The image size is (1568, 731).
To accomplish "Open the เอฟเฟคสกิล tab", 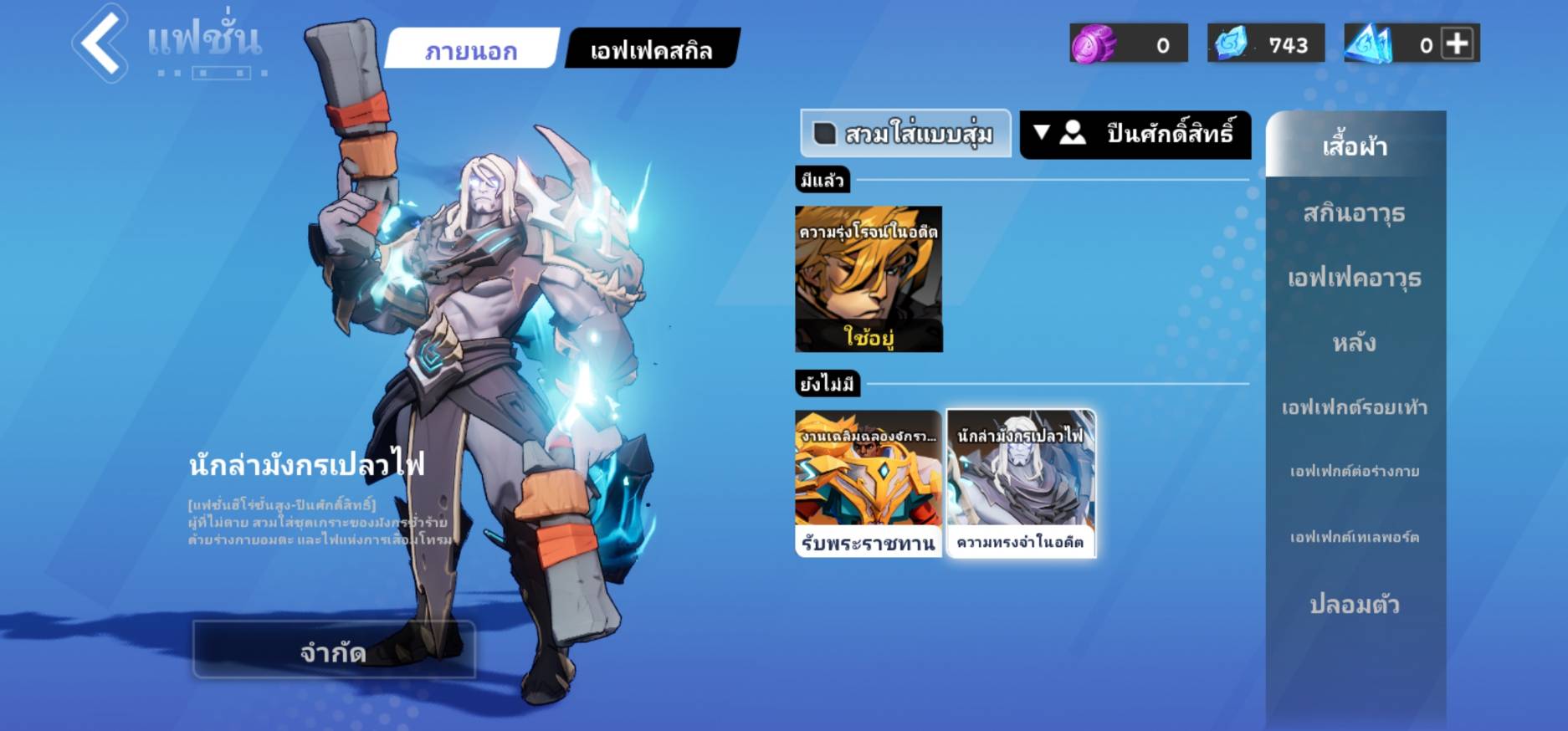I will [x=651, y=49].
